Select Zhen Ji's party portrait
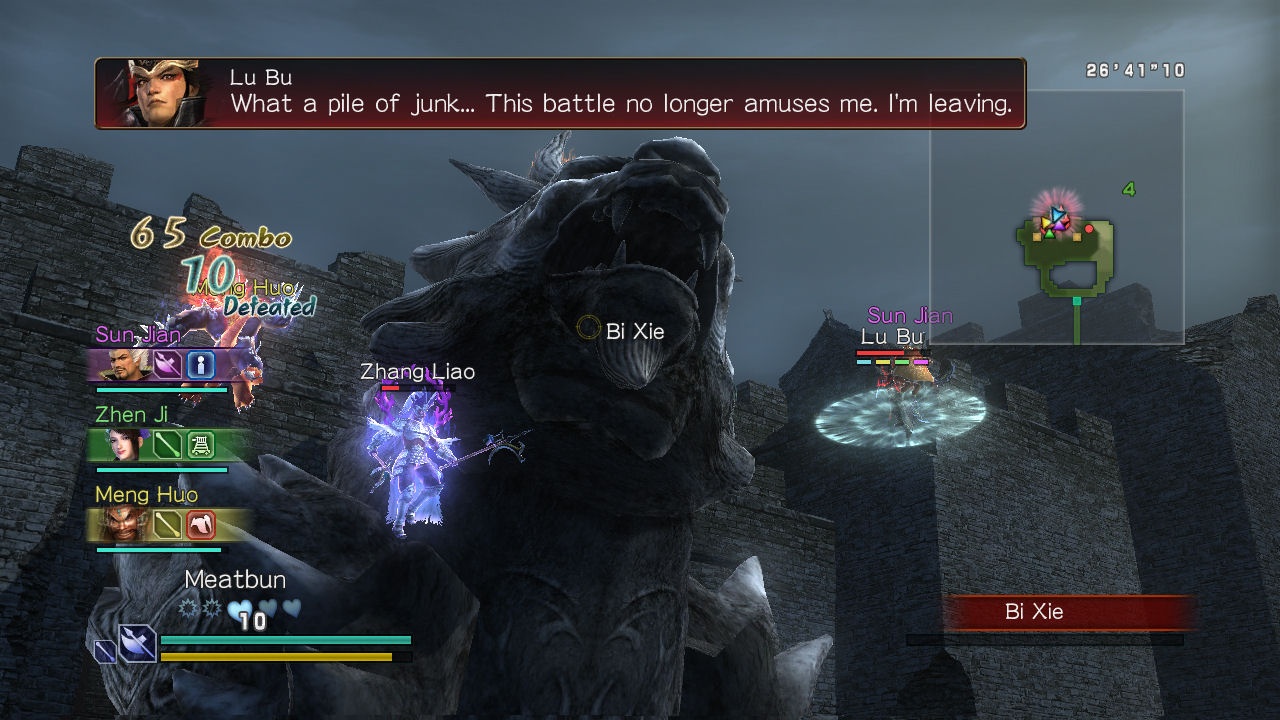 pos(119,444)
